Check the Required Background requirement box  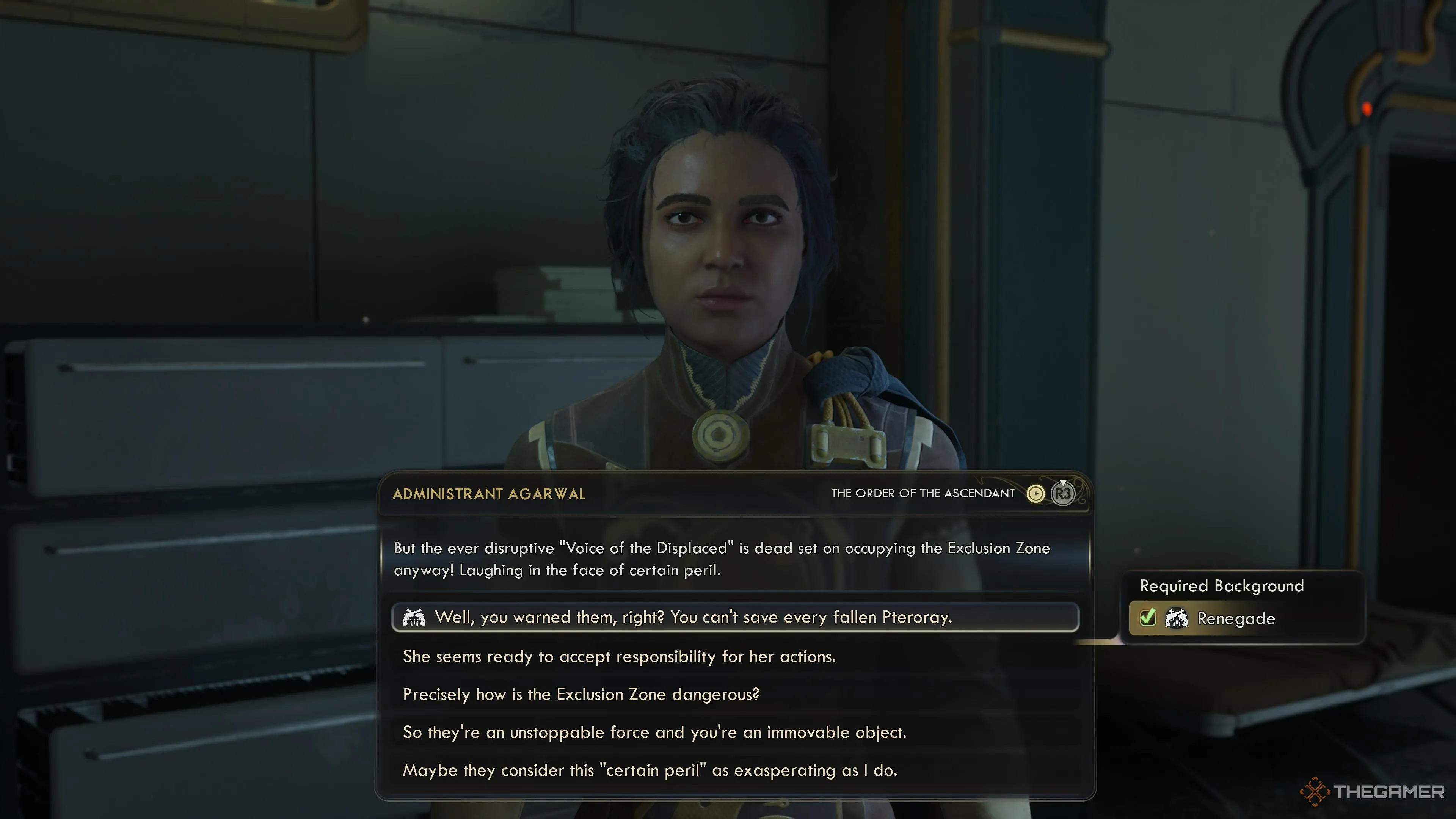[x=1147, y=618]
